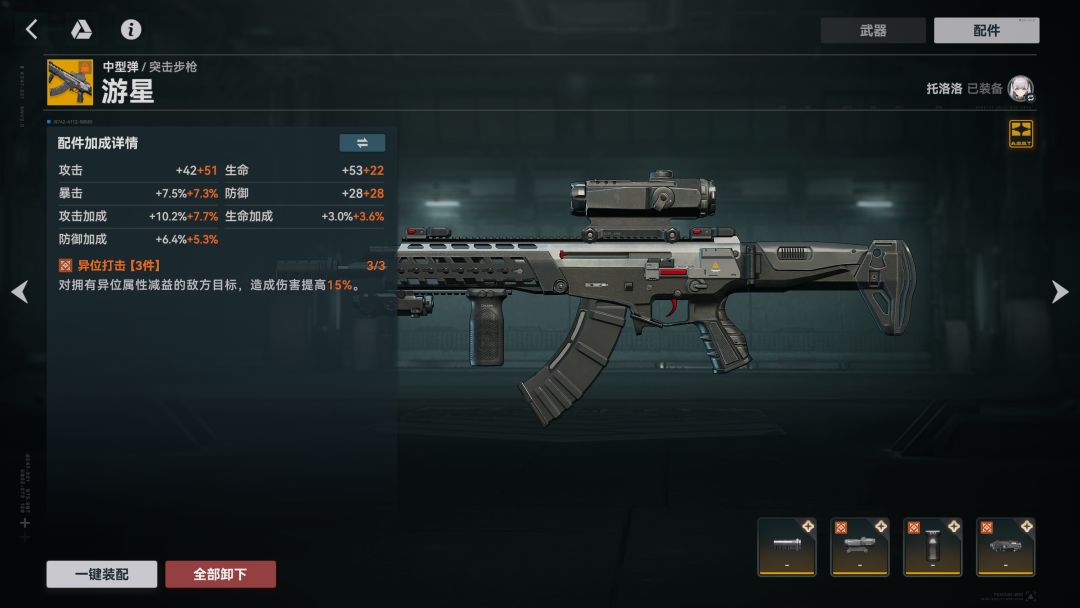This screenshot has width=1080, height=608.
Task: Choose the scope attachment slot
Action: point(860,547)
